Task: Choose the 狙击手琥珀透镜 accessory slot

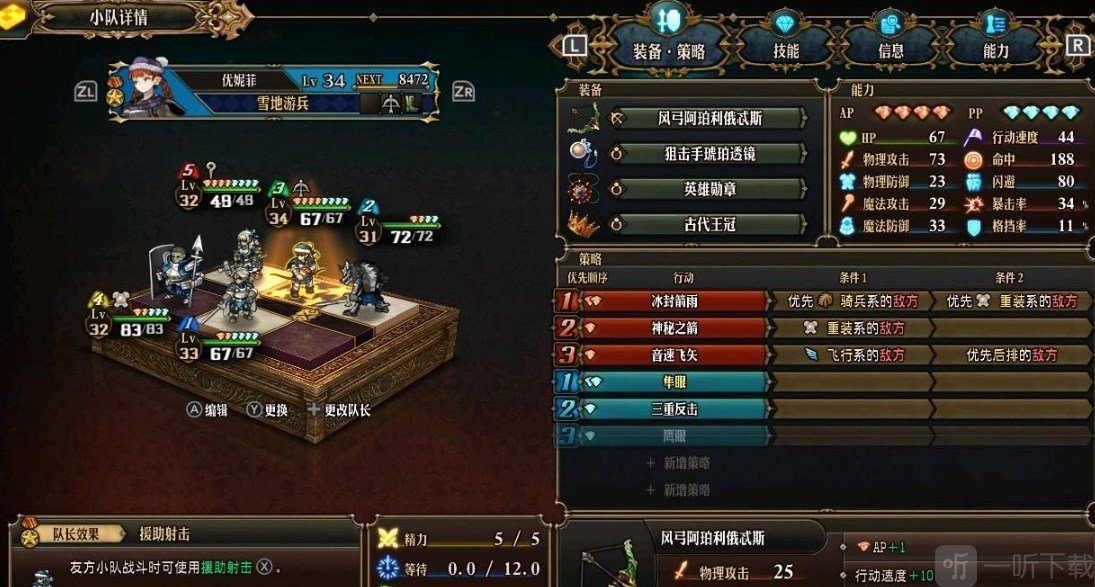Action: pyautogui.click(x=710, y=154)
